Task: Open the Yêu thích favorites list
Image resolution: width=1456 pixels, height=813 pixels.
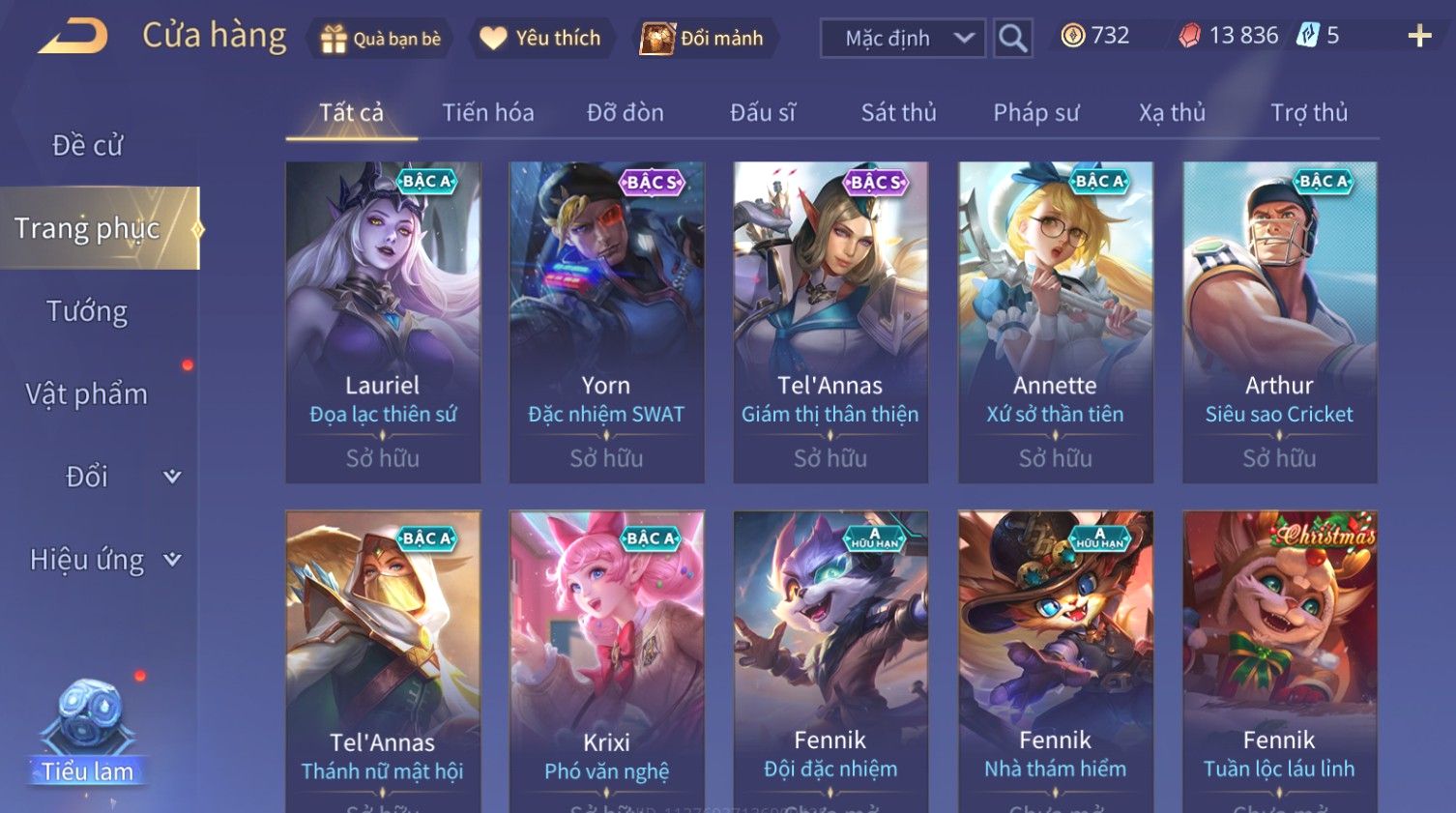Action: click(x=541, y=39)
